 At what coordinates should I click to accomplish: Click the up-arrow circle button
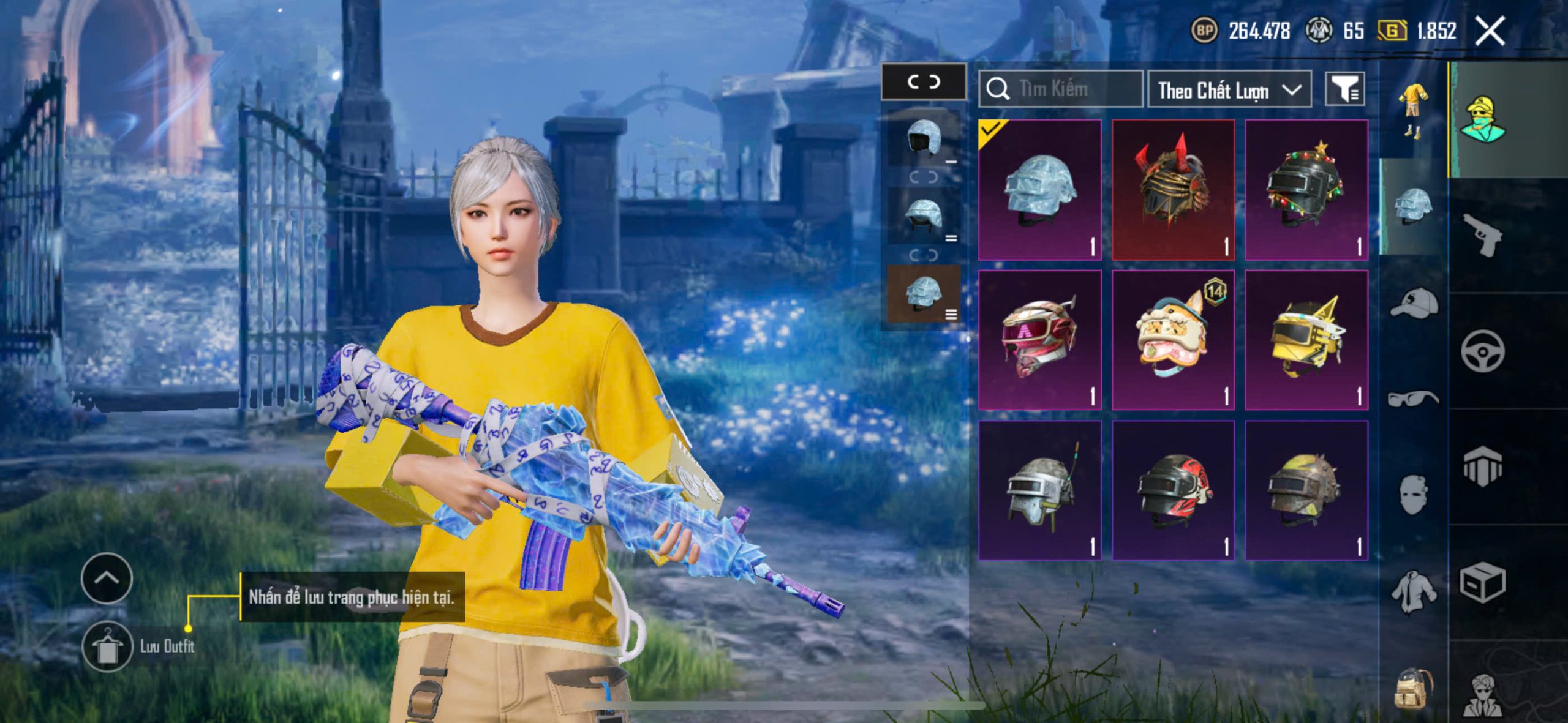click(107, 579)
